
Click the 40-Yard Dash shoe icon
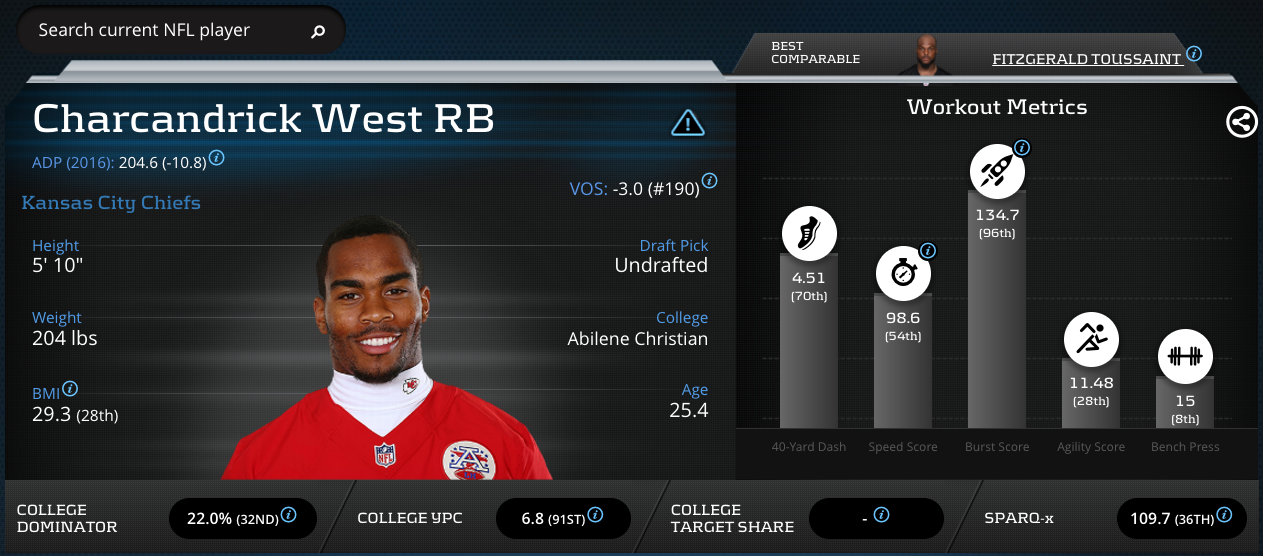click(x=808, y=236)
